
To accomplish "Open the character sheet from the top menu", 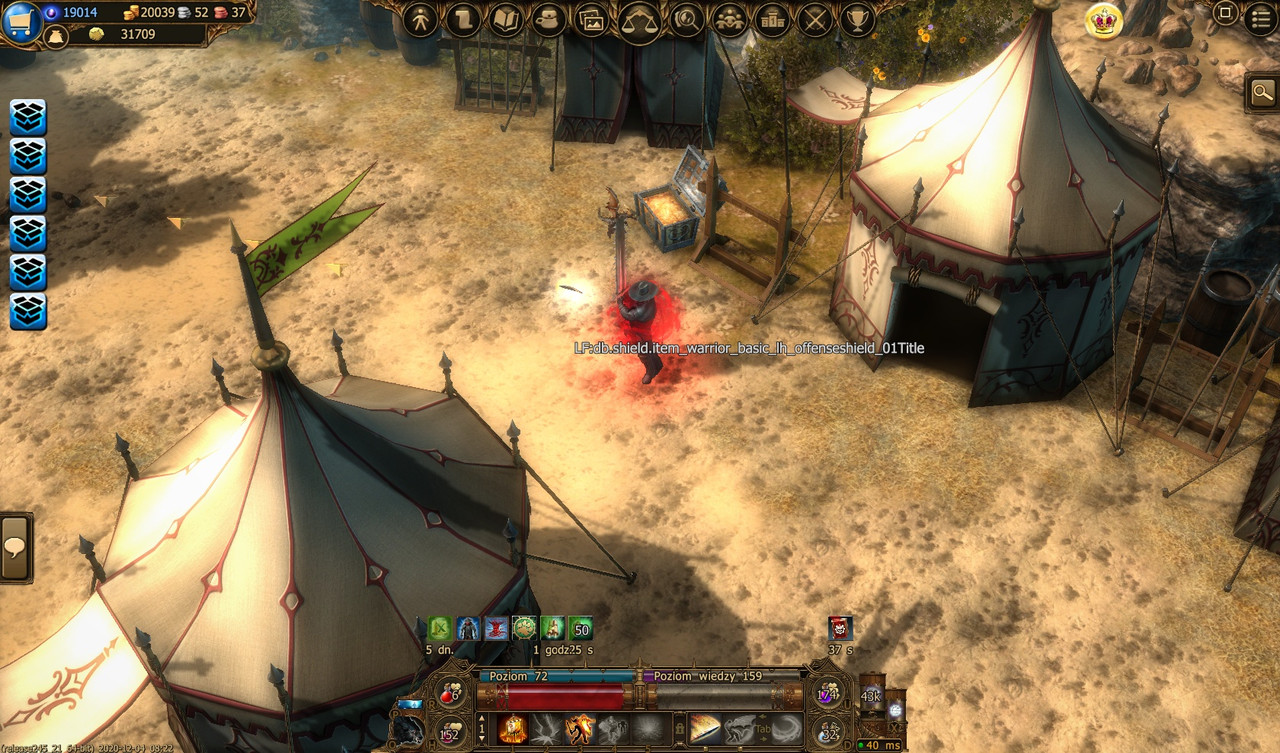I will click(421, 19).
